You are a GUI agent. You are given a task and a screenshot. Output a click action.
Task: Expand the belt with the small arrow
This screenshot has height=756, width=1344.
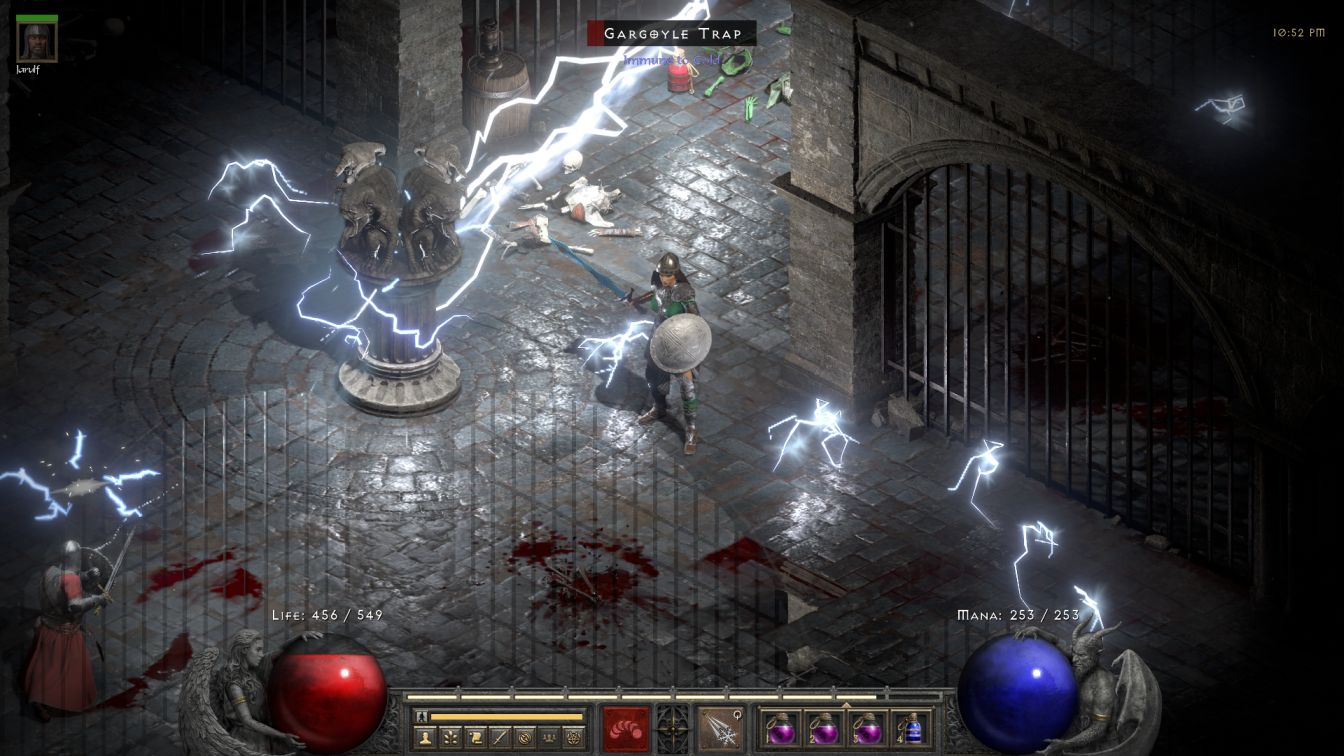[x=847, y=705]
